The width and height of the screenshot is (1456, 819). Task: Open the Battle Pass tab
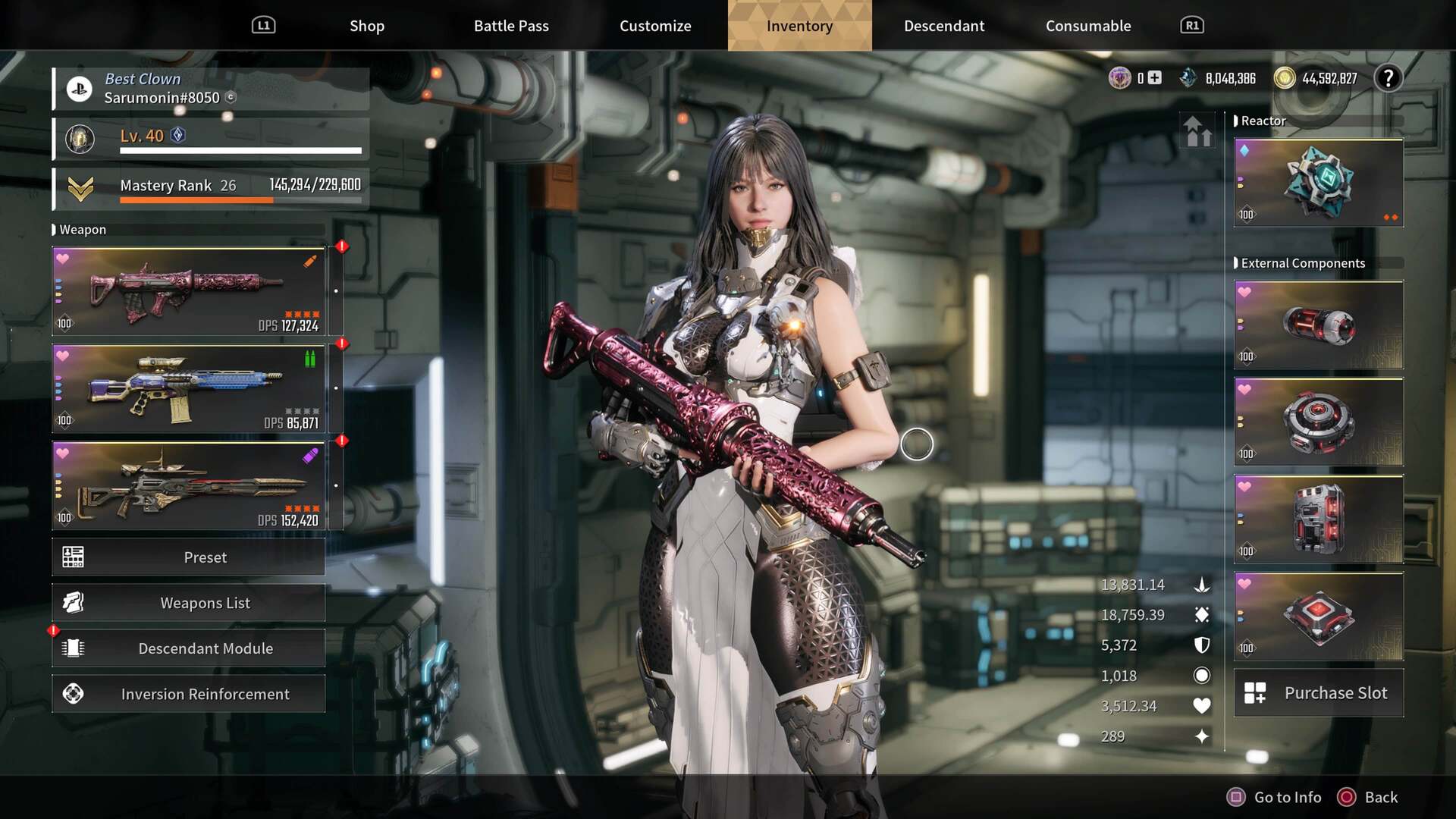(511, 26)
